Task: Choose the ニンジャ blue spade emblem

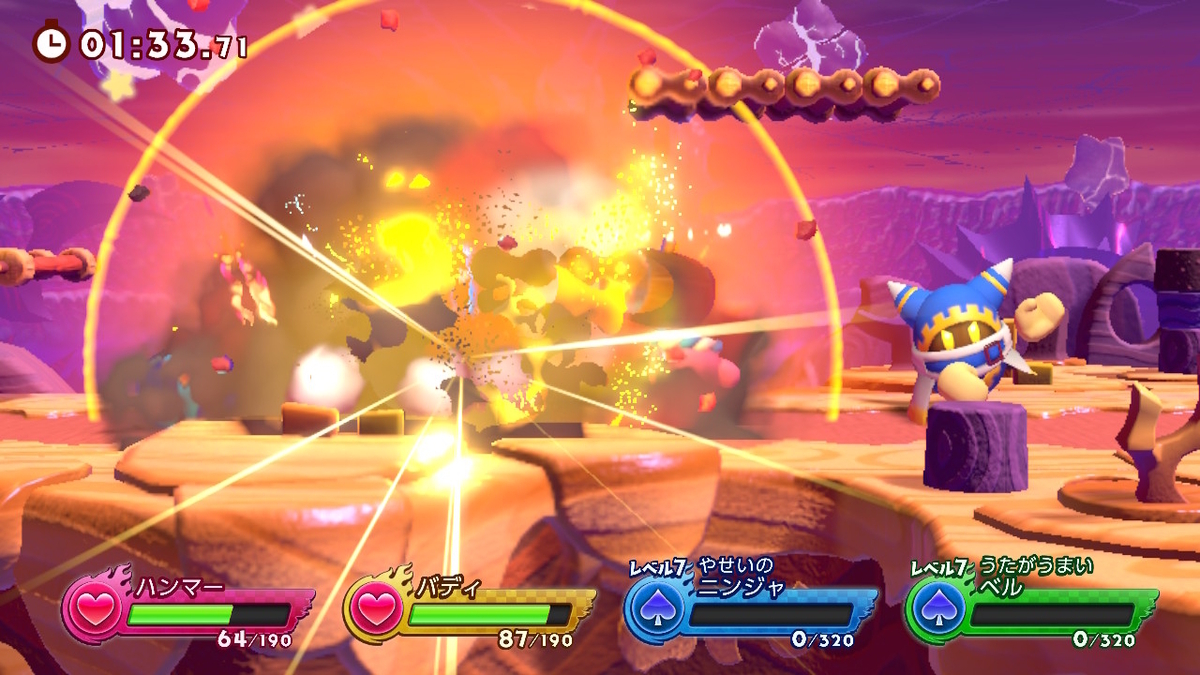Action: pos(656,609)
